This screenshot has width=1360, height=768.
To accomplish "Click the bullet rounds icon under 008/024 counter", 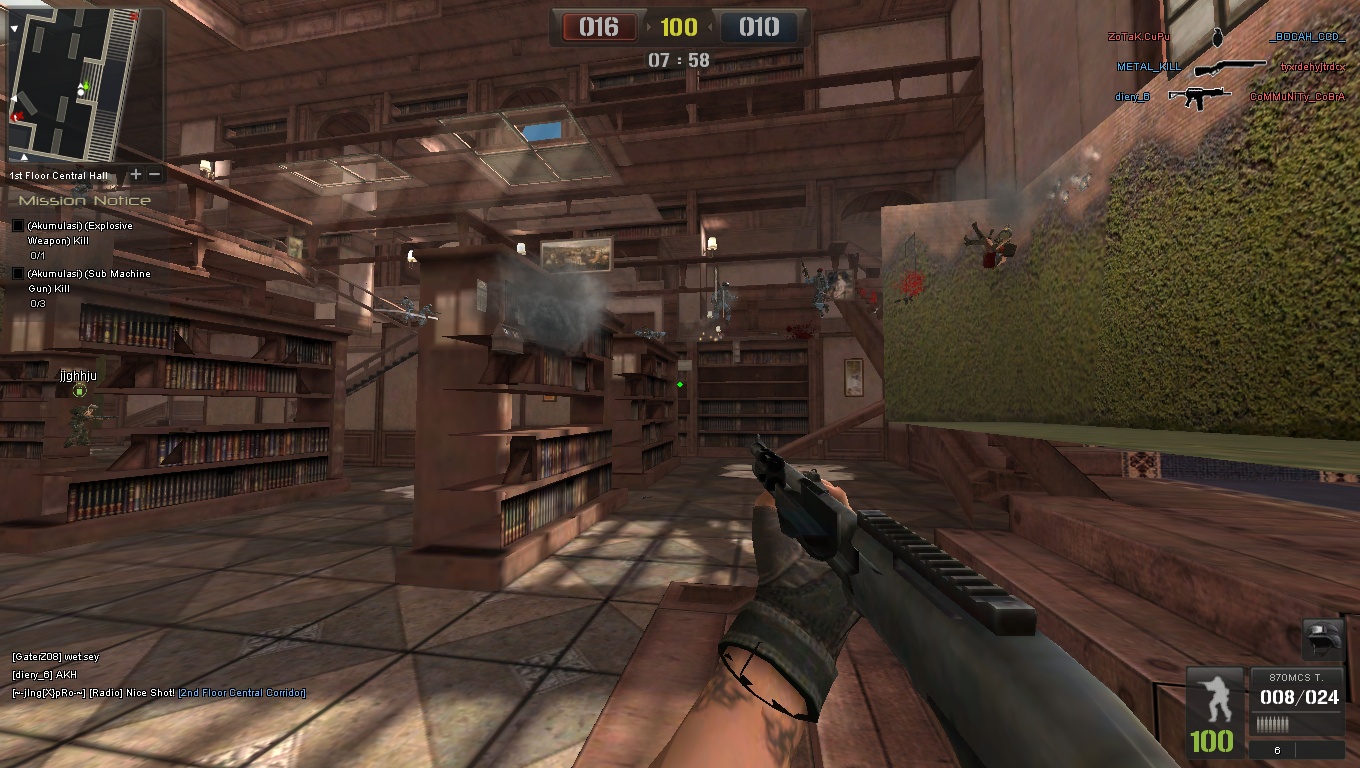I will click(x=1272, y=724).
